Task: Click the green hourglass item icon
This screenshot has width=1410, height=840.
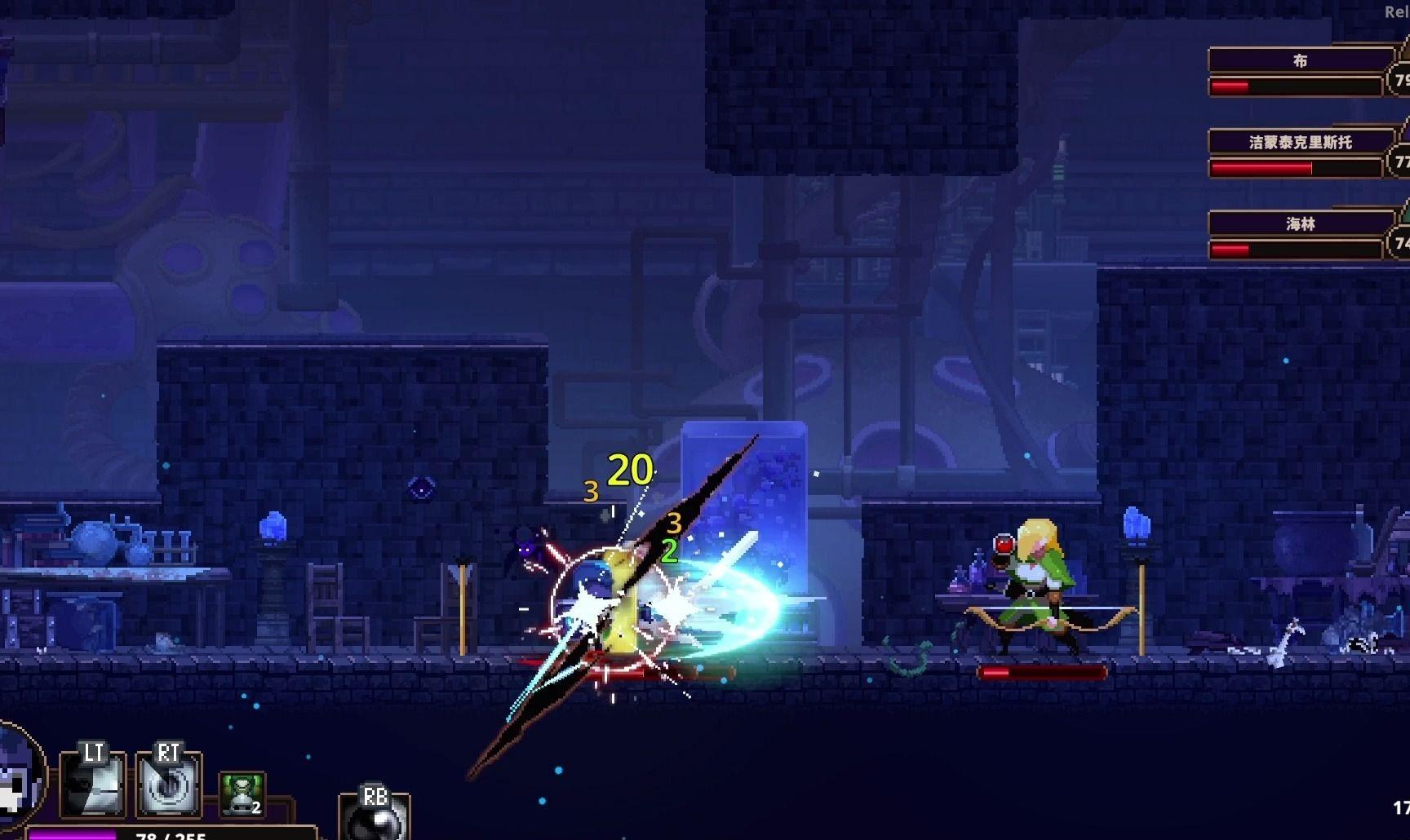Action: [242, 794]
